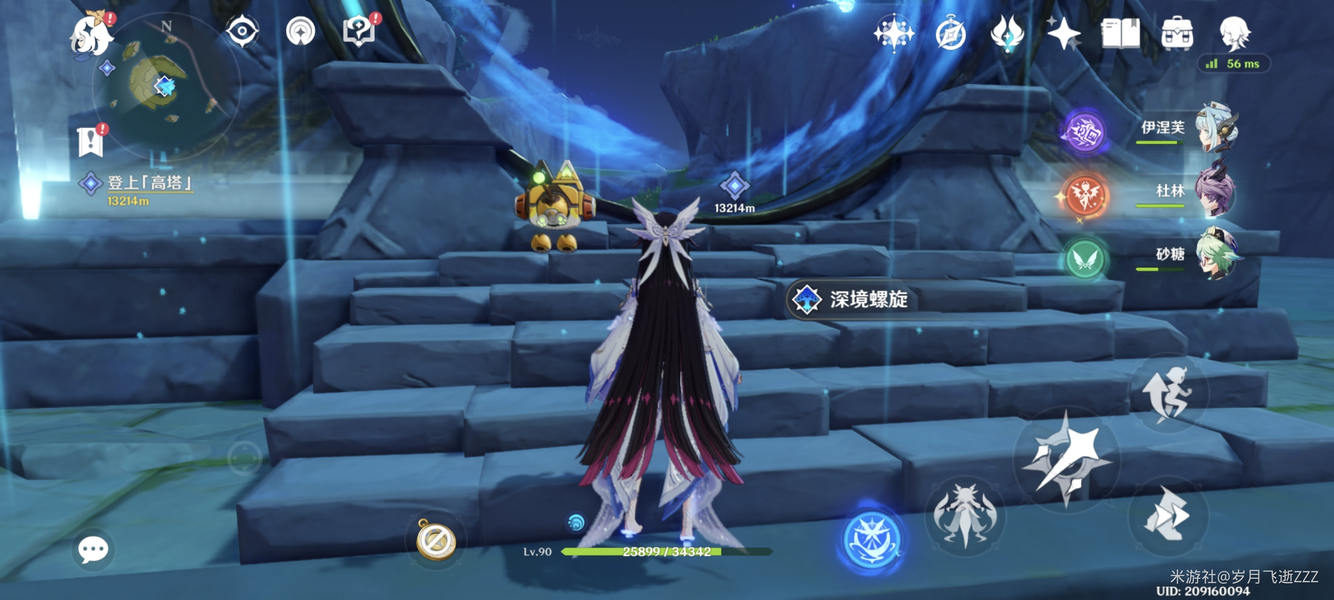Open the character profile head icon
Viewport: 1334px width, 600px height.
[x=1235, y=34]
